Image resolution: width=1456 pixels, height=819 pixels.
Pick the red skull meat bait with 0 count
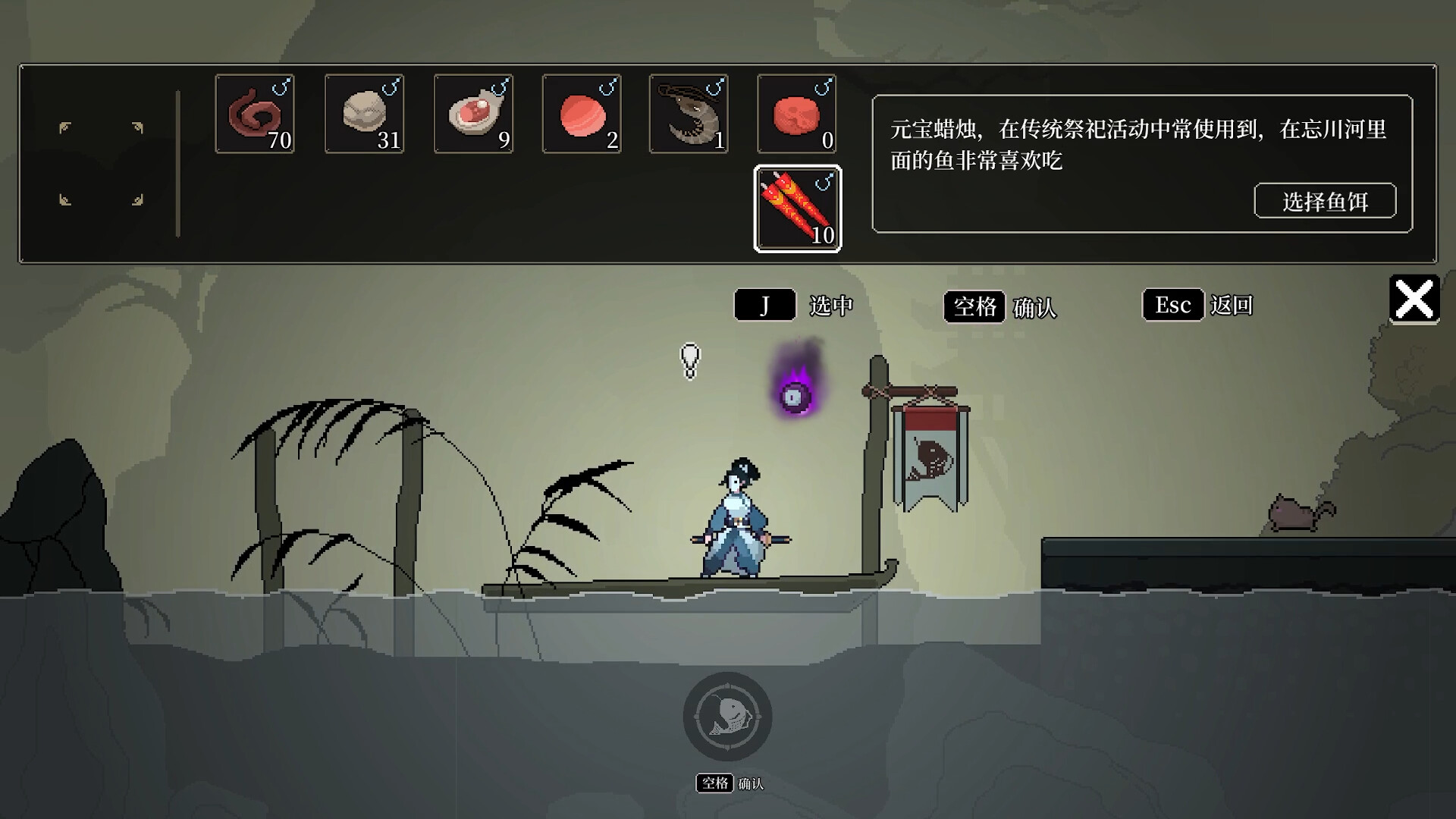(797, 114)
